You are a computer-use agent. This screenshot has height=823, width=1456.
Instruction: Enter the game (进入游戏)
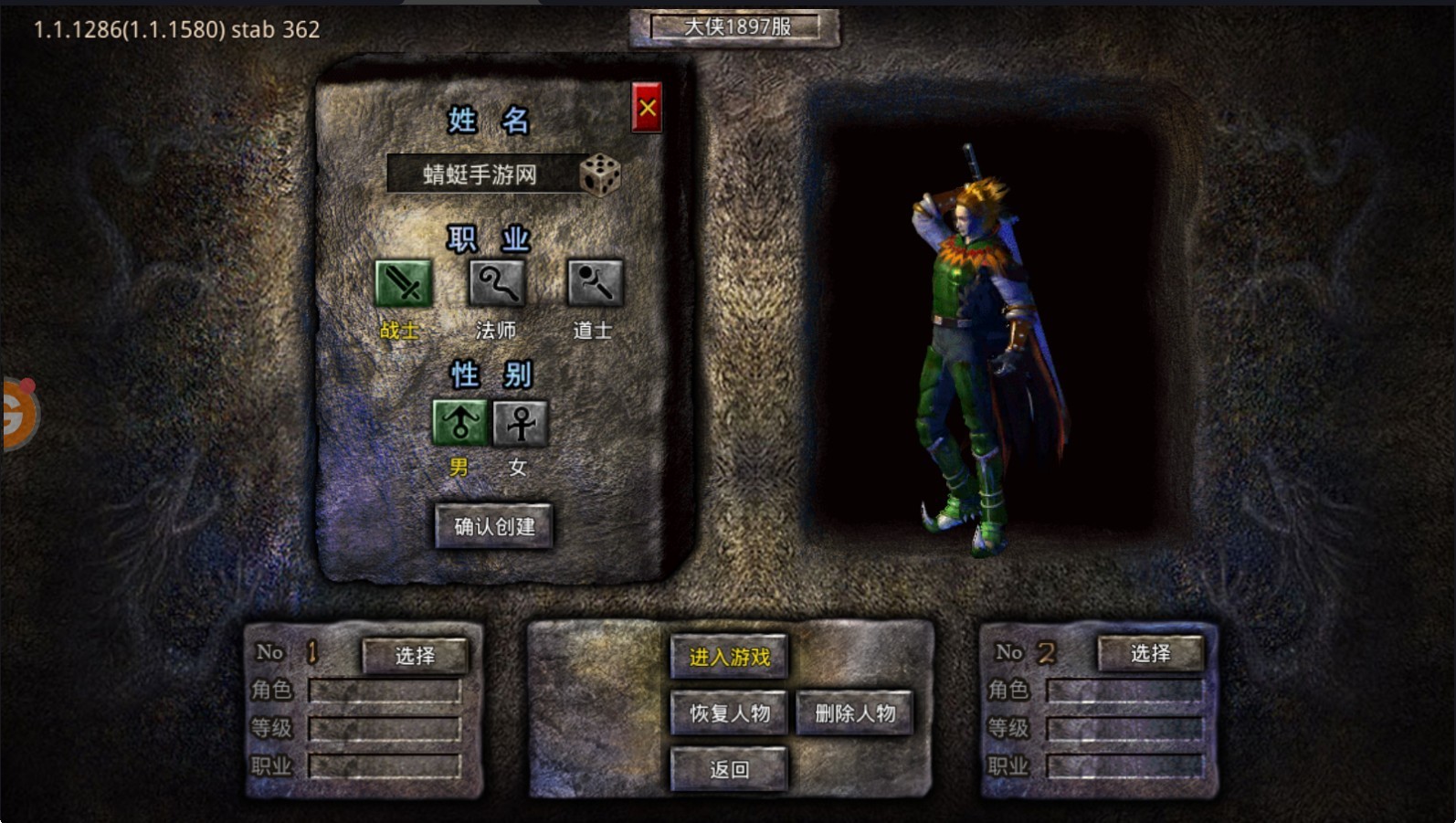pyautogui.click(x=729, y=657)
